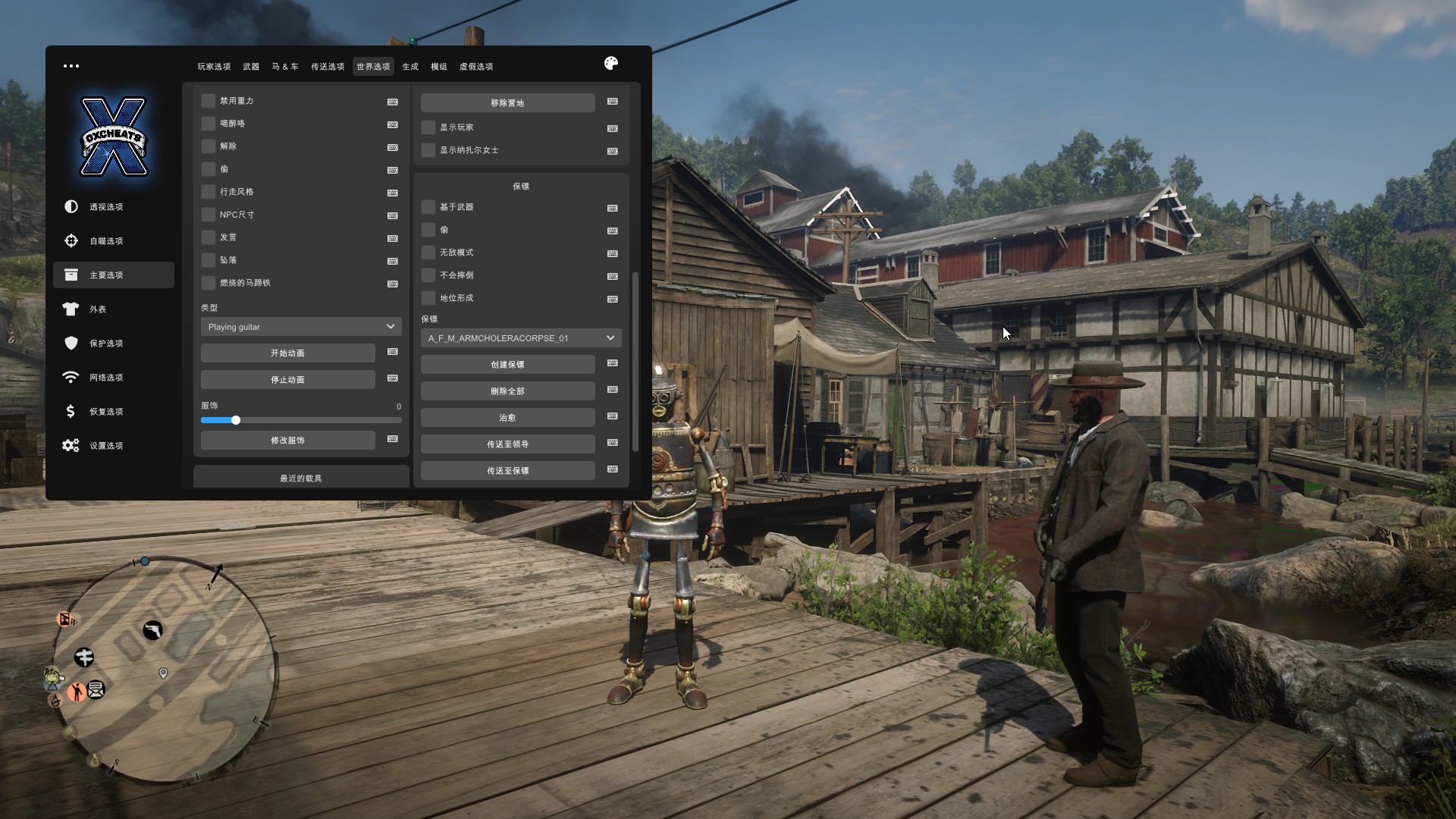Open 透视选项 in the sidebar
Image resolution: width=1456 pixels, height=819 pixels.
click(106, 207)
